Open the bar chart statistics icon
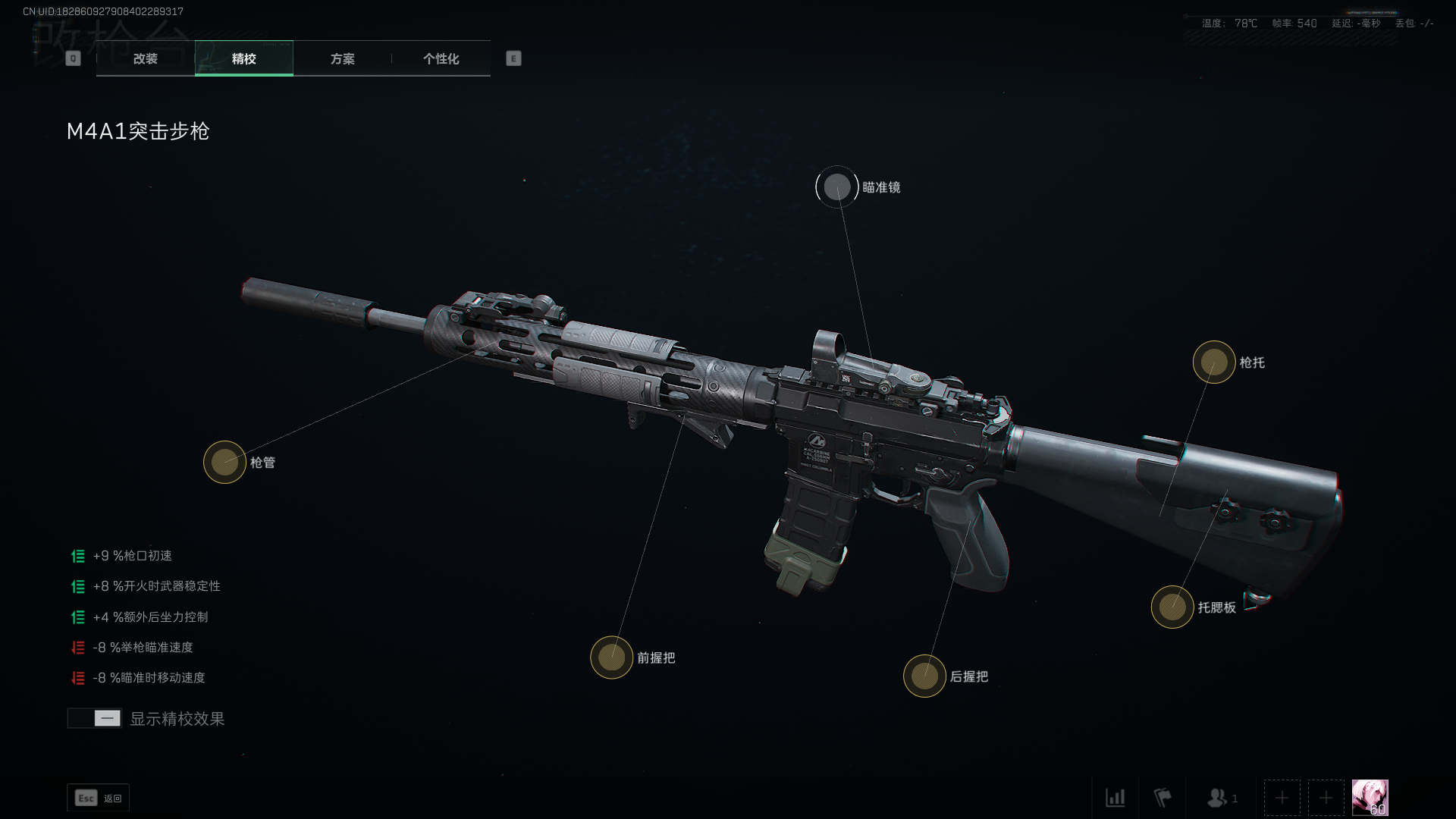This screenshot has width=1456, height=819. 1115,798
